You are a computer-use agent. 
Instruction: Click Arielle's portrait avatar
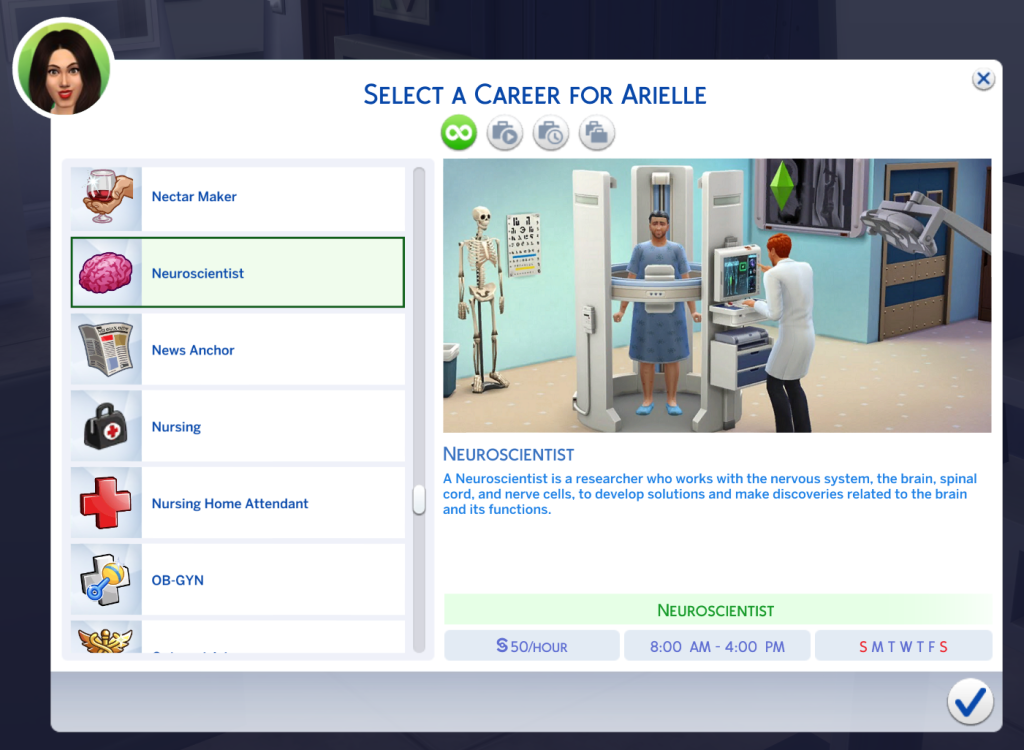tap(62, 67)
